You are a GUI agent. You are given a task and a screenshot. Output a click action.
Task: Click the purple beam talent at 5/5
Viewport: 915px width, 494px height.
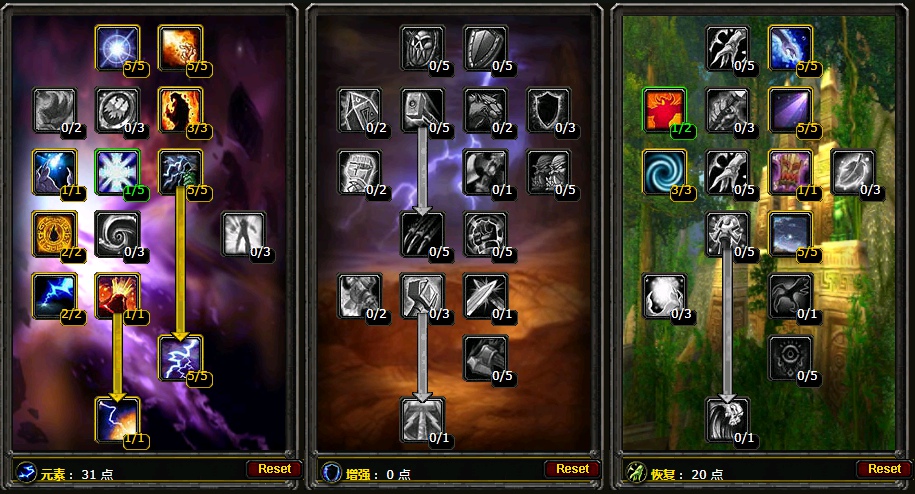click(x=790, y=110)
